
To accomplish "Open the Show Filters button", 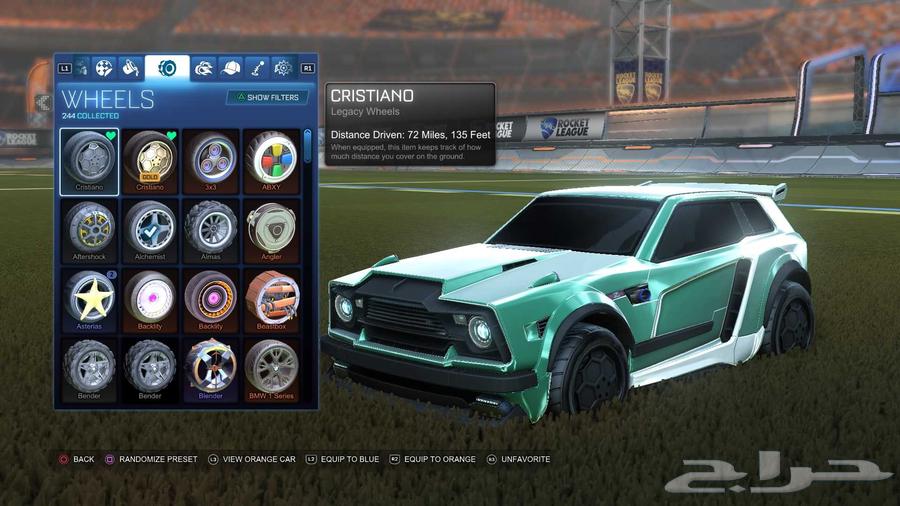I will pos(267,98).
